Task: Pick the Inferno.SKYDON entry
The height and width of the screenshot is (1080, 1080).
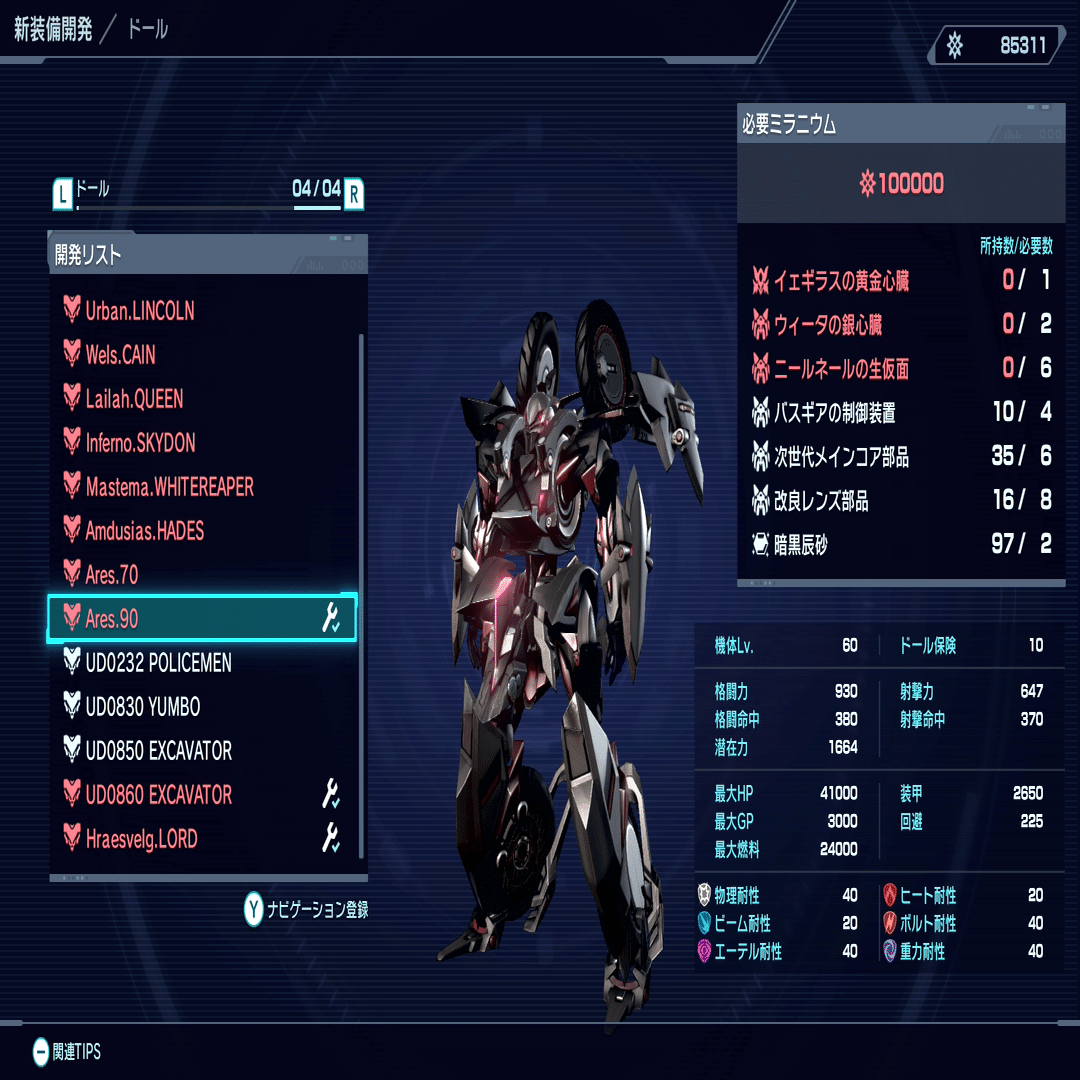Action: pos(140,443)
